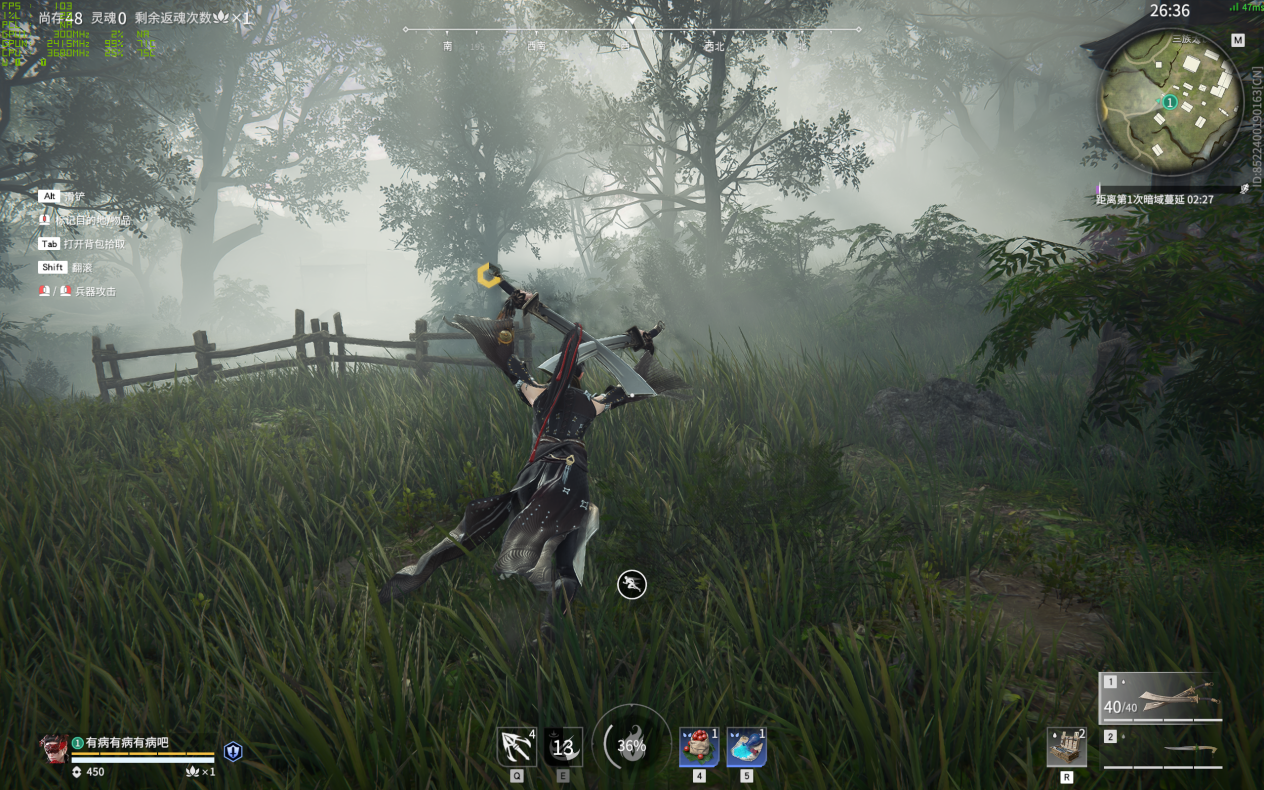Switch to the dagger in weapon slot 2
This screenshot has height=790, width=1264.
click(x=1164, y=750)
